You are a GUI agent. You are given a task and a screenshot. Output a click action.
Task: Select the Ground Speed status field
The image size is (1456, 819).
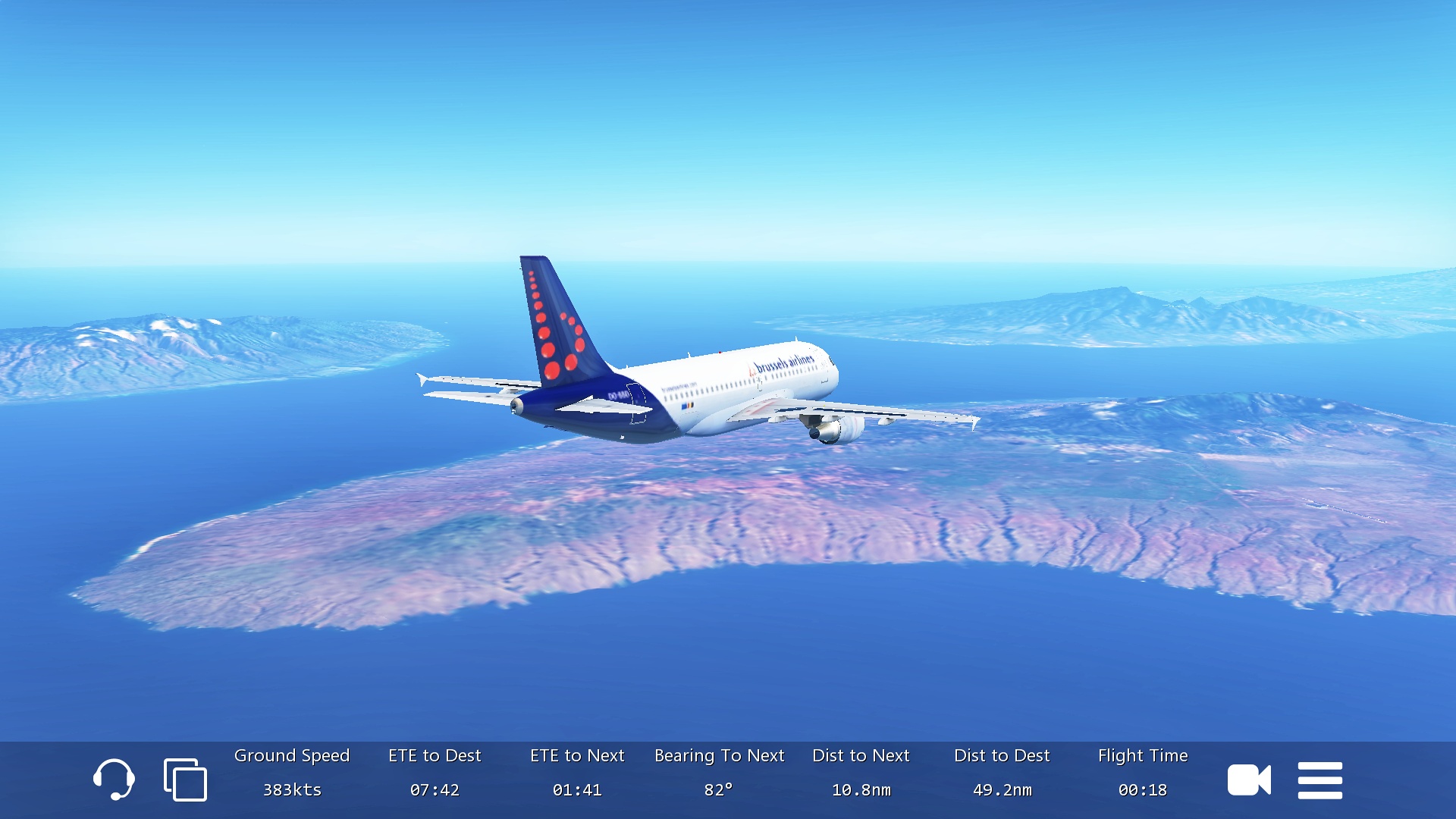tap(292, 773)
